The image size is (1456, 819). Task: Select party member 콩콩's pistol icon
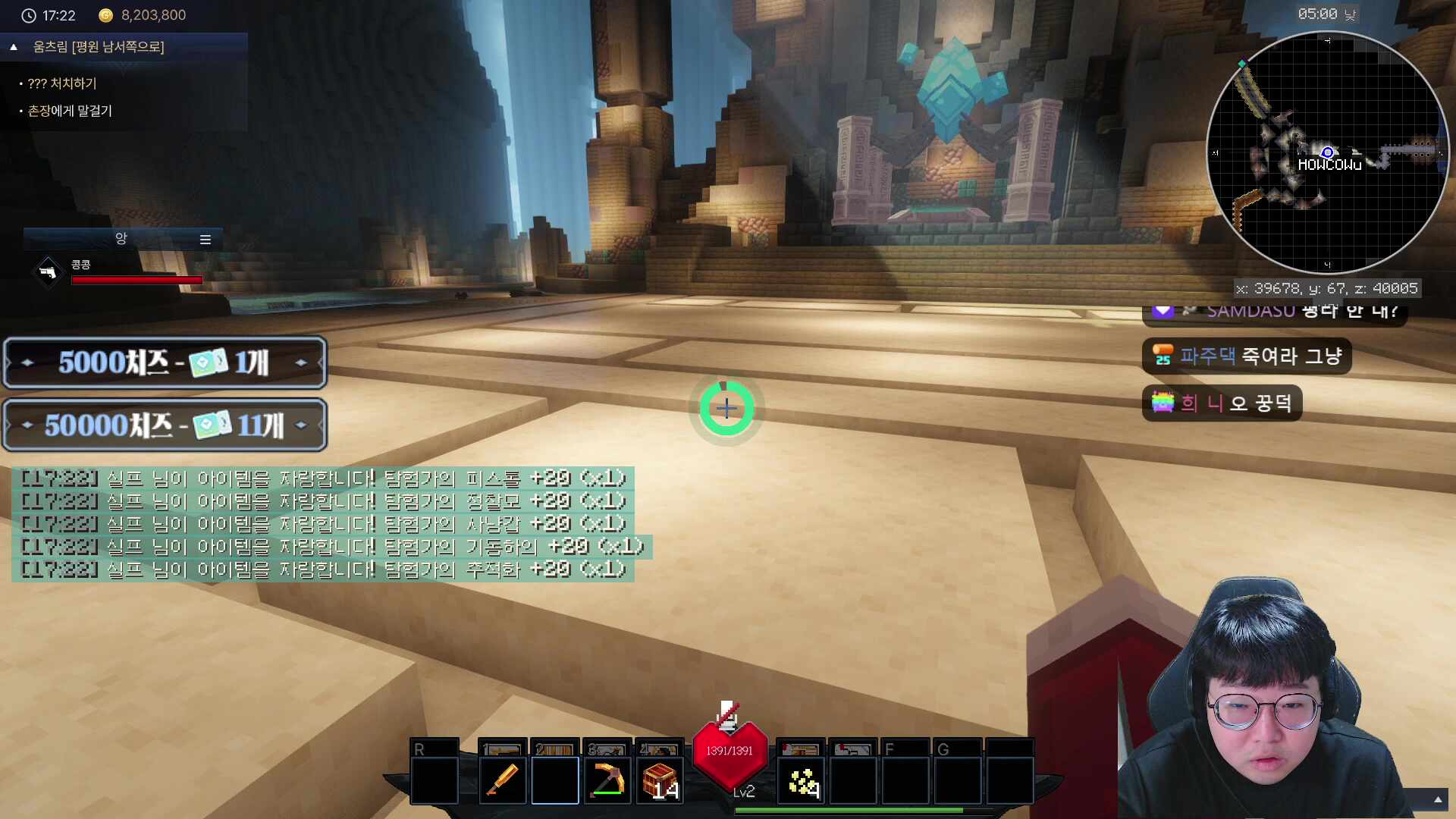[48, 271]
